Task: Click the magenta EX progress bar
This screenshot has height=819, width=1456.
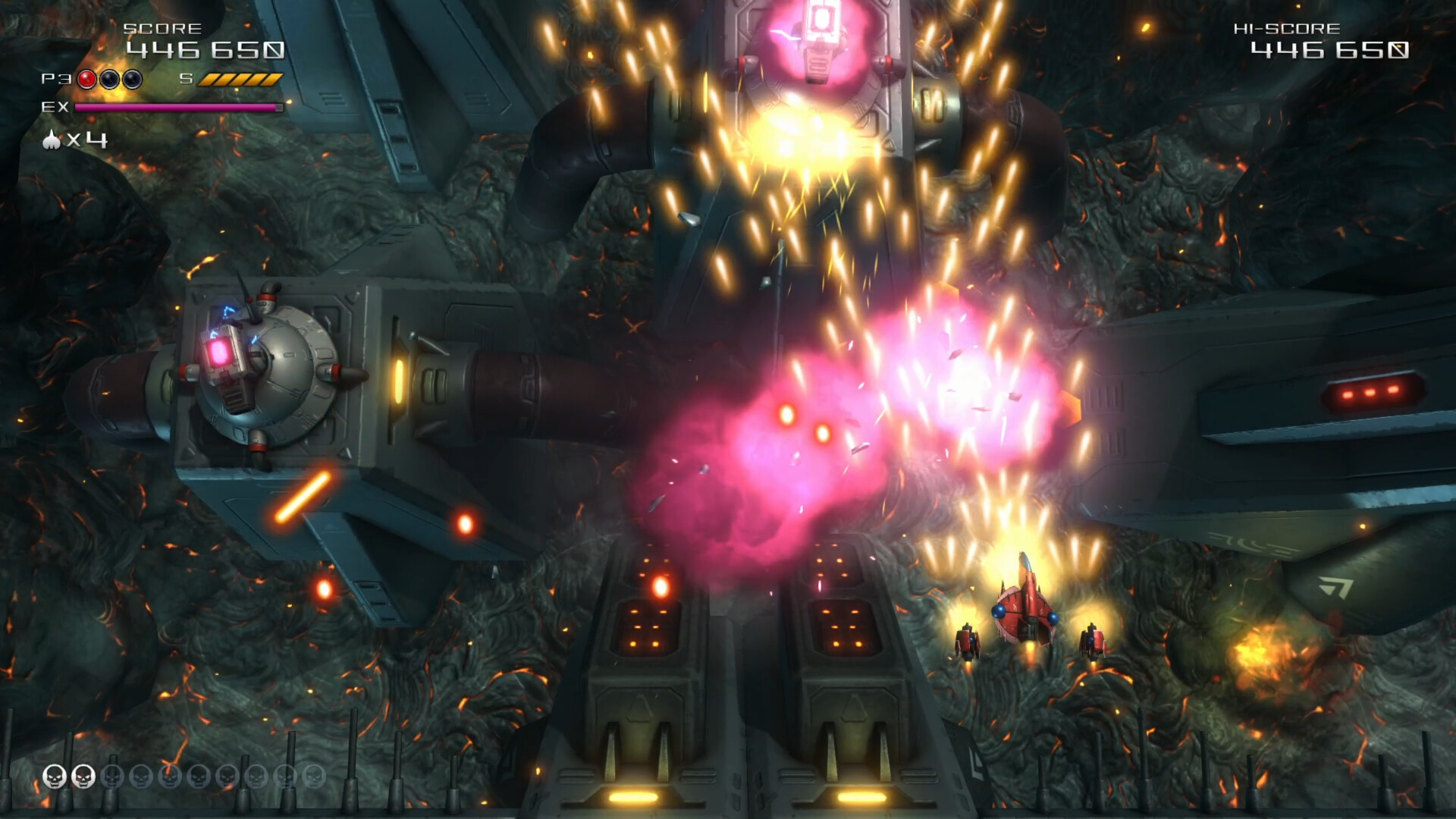Action: [180, 107]
